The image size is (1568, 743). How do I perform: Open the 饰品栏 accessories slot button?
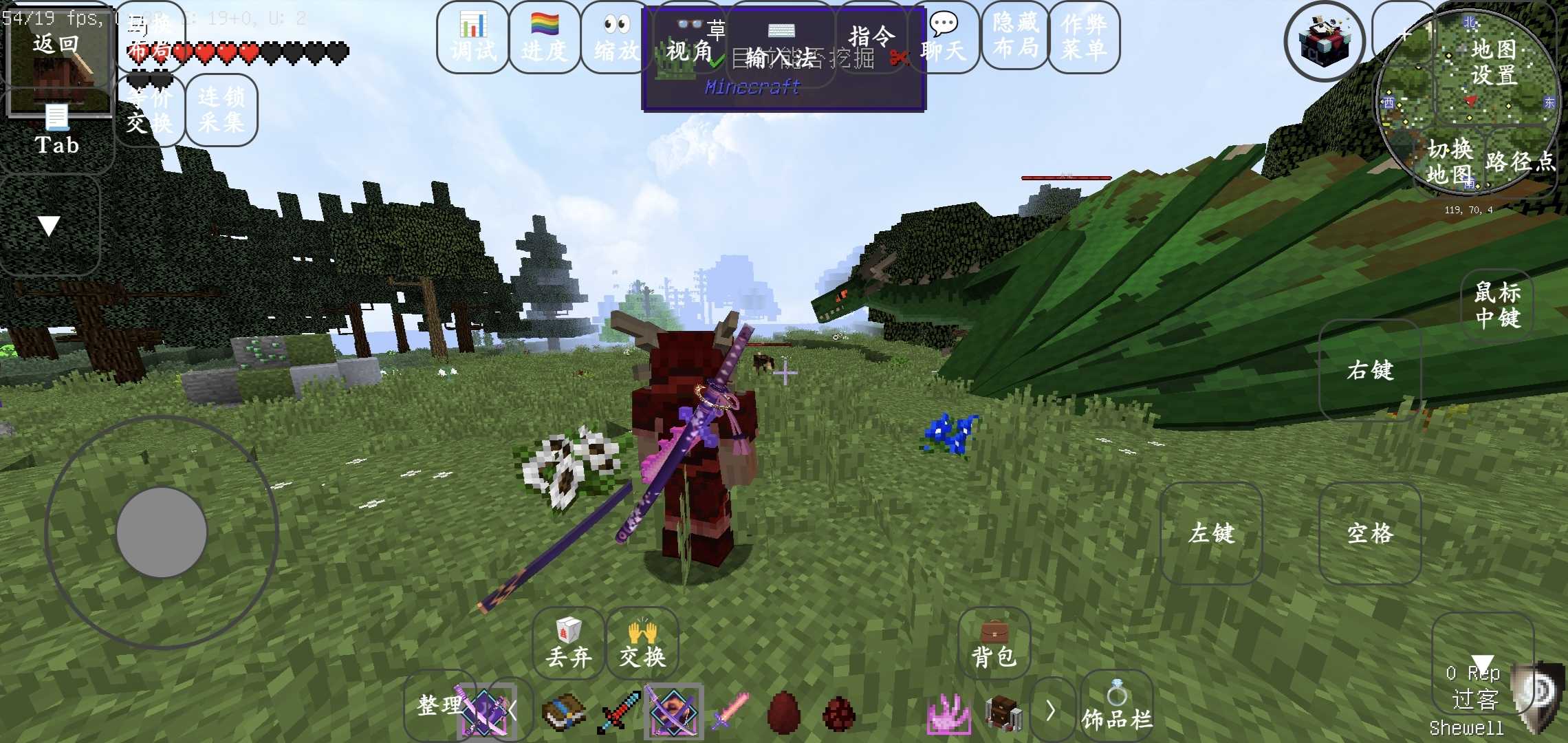tap(1117, 709)
